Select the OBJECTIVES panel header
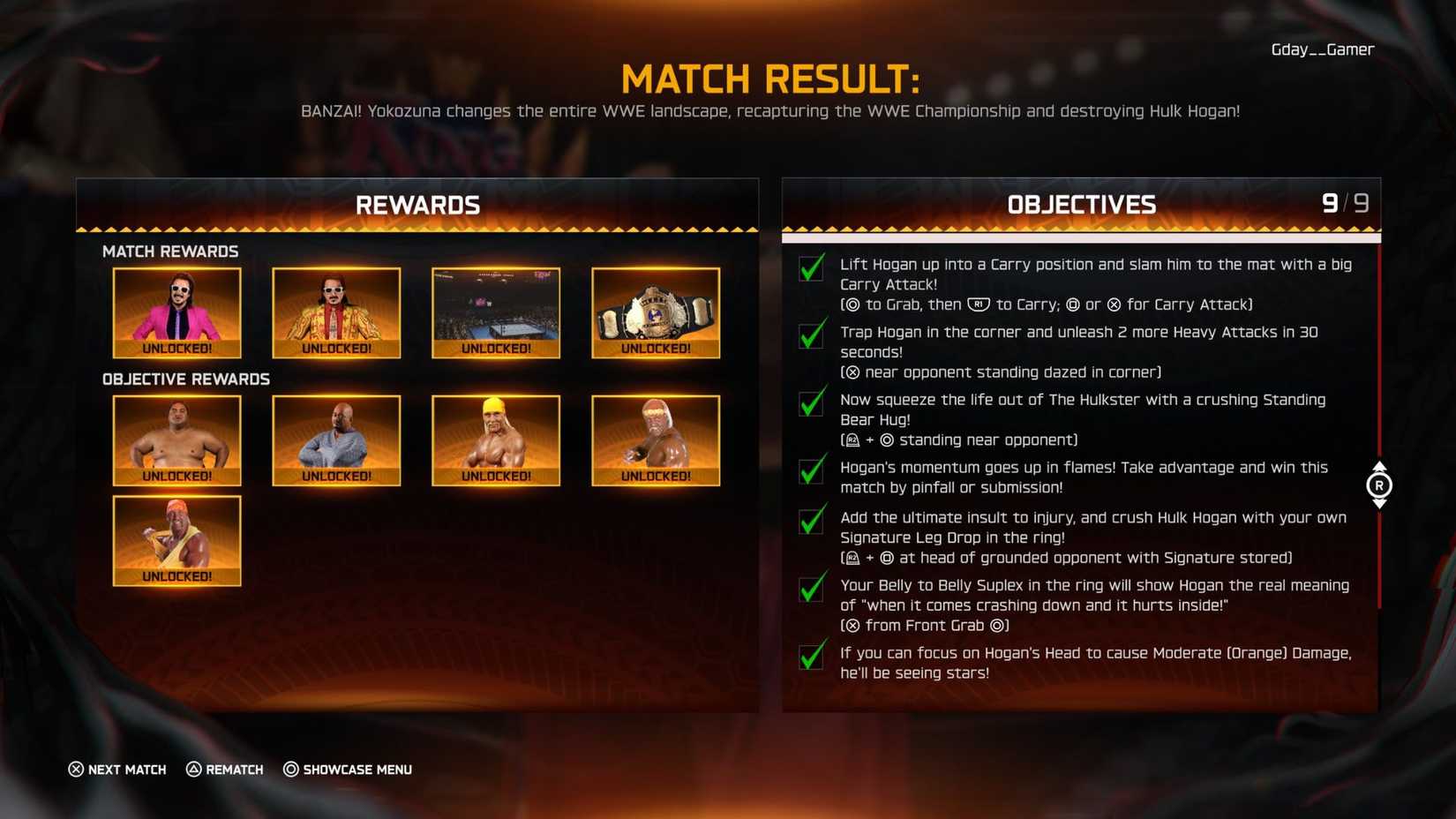The image size is (1456, 819). coord(1081,205)
